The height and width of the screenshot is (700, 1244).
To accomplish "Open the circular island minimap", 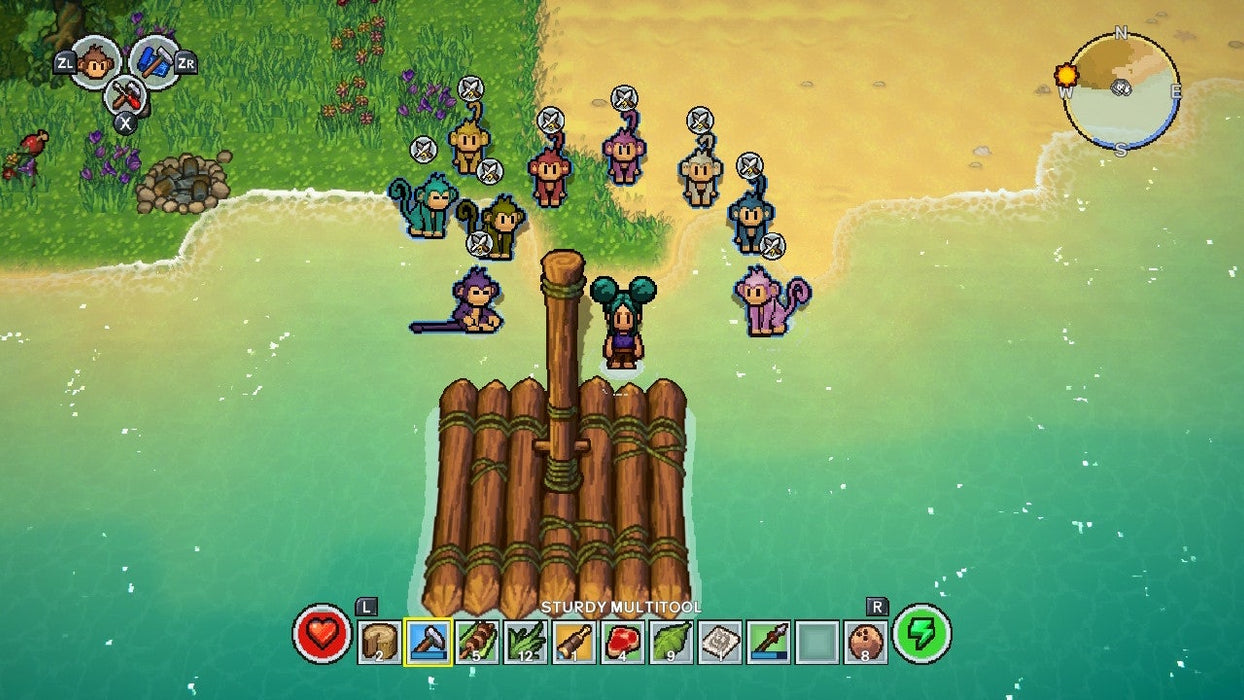I will (x=1121, y=91).
